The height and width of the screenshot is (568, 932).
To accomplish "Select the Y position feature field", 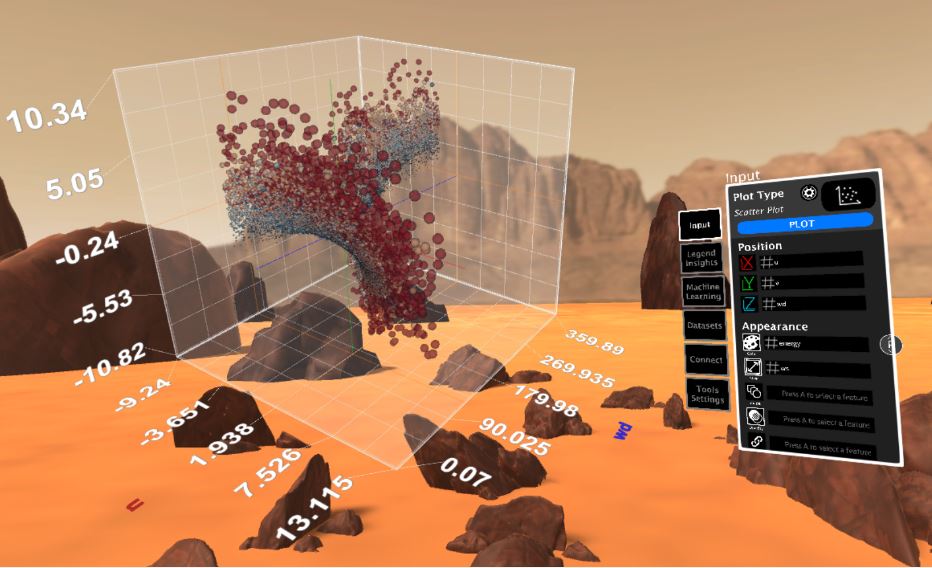I will click(812, 281).
